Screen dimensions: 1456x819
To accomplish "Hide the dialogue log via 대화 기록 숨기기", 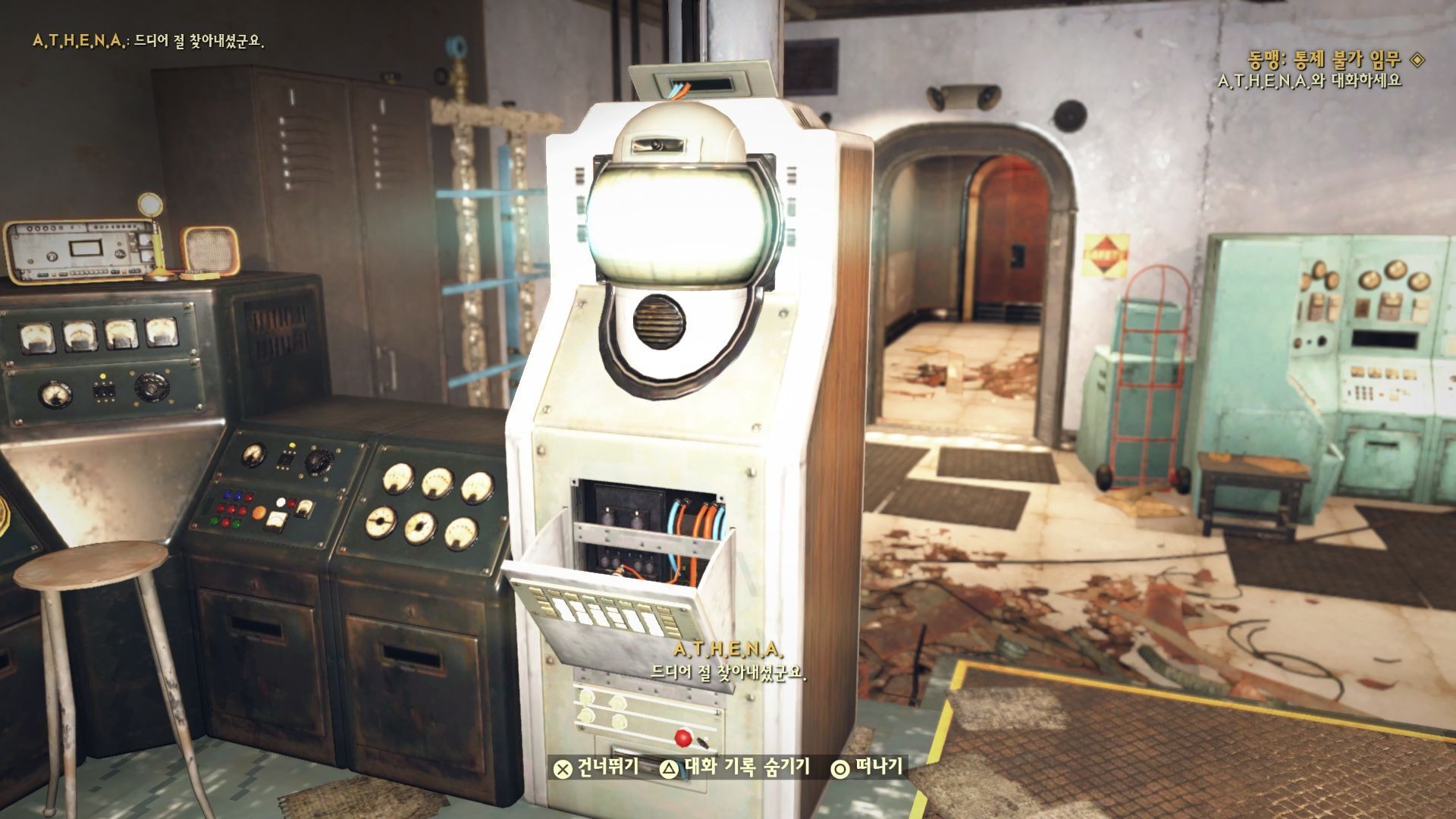I will pyautogui.click(x=735, y=768).
